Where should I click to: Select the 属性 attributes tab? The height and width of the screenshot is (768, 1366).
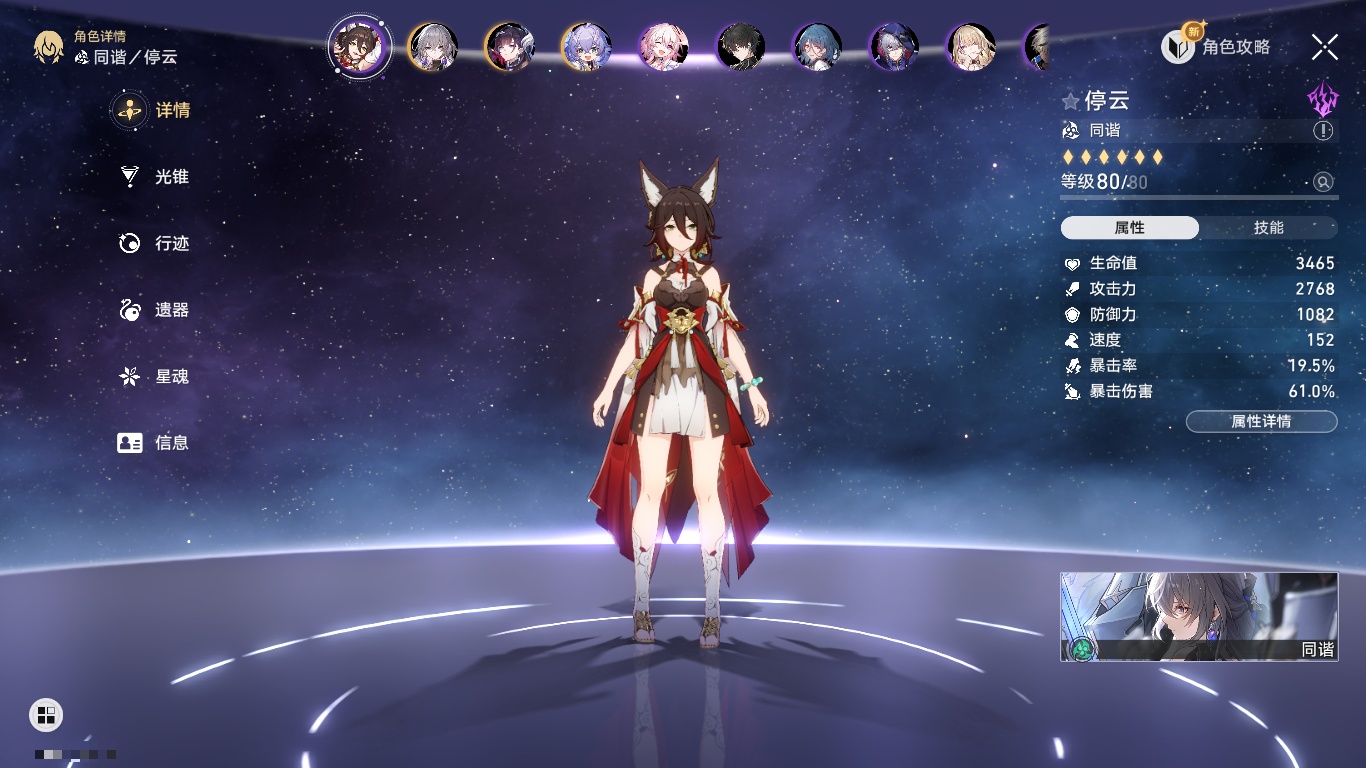click(1130, 228)
